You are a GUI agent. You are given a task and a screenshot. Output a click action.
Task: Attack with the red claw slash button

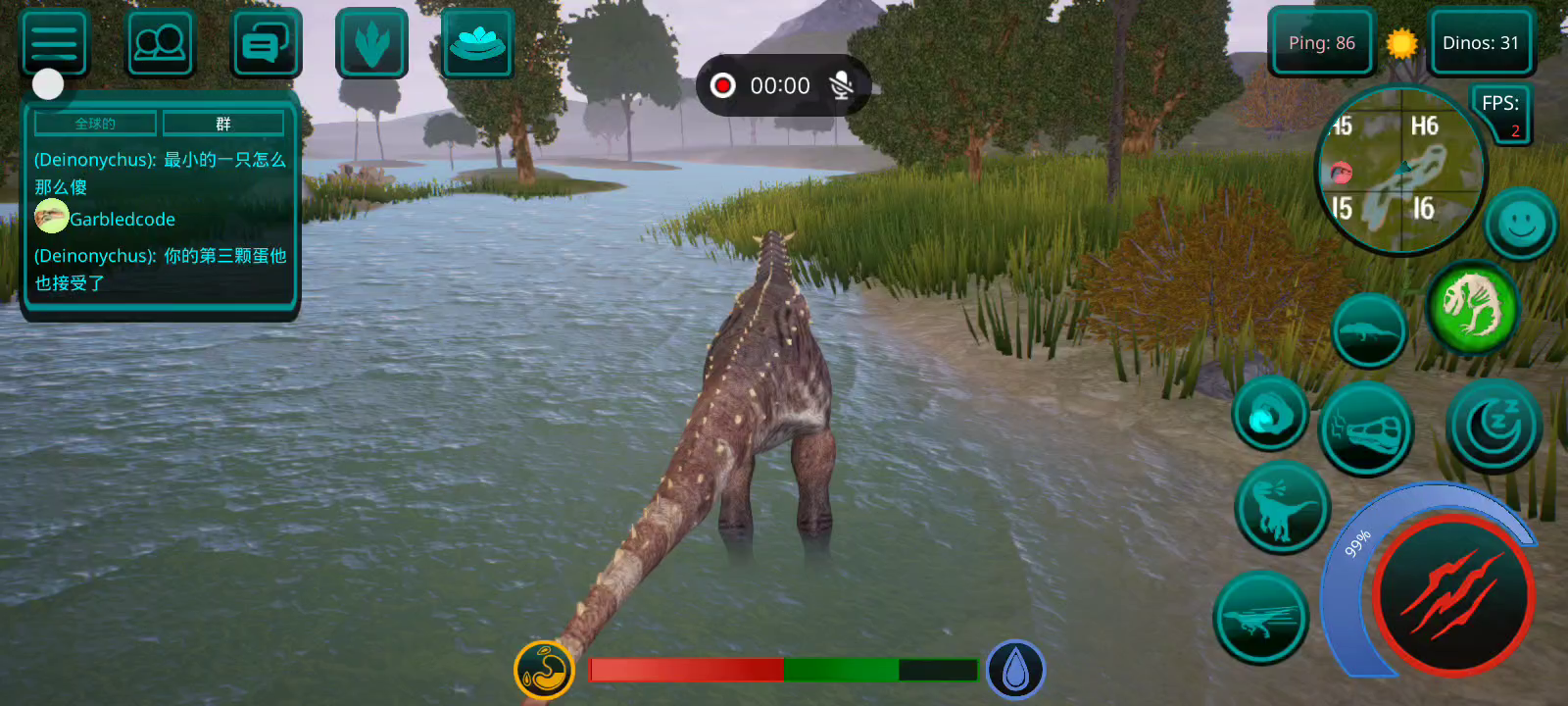(x=1452, y=594)
